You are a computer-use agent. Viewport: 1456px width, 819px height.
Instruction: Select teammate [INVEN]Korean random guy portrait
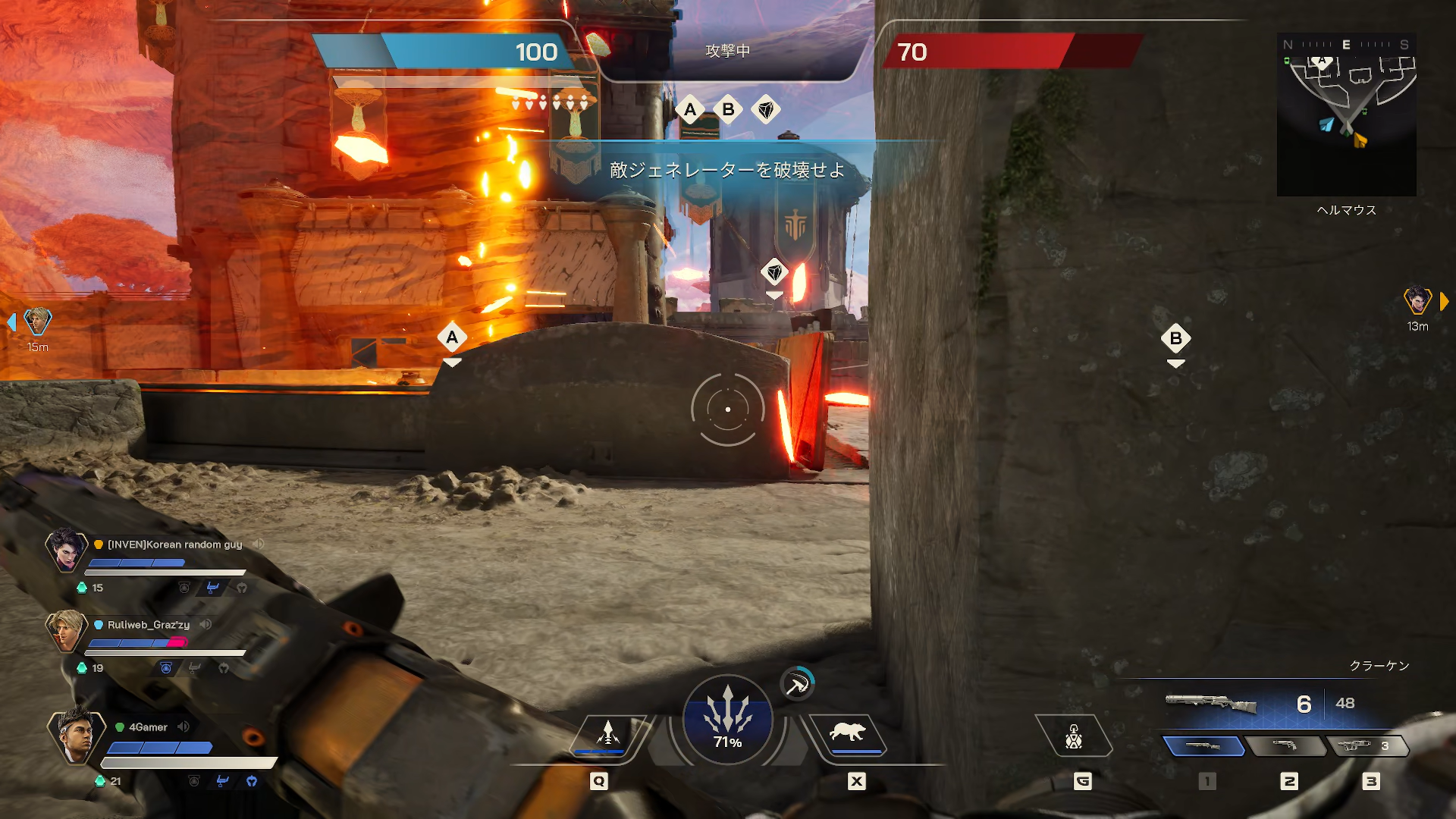66,549
